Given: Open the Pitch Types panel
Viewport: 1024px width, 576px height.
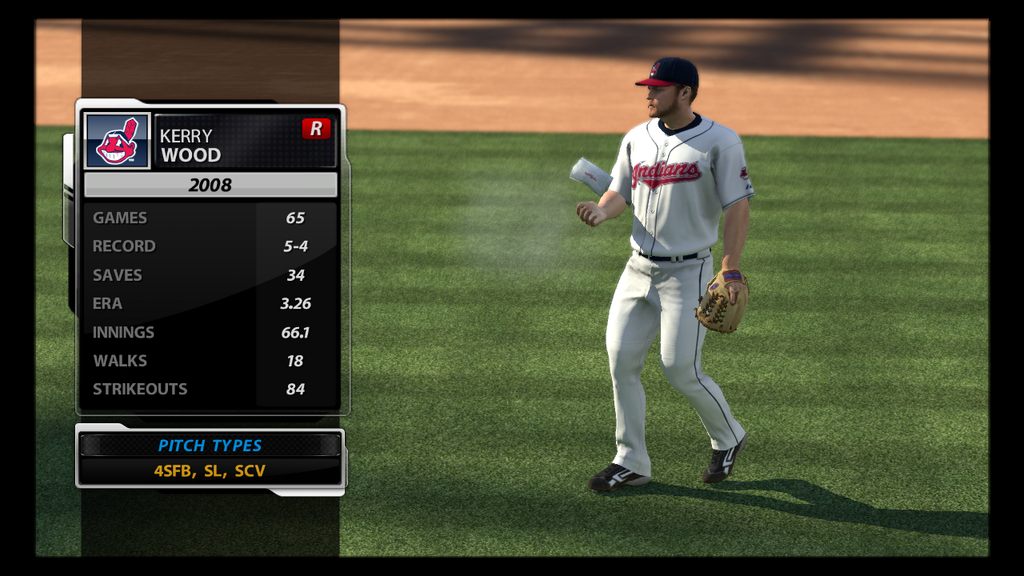Looking at the screenshot, I should (210, 458).
